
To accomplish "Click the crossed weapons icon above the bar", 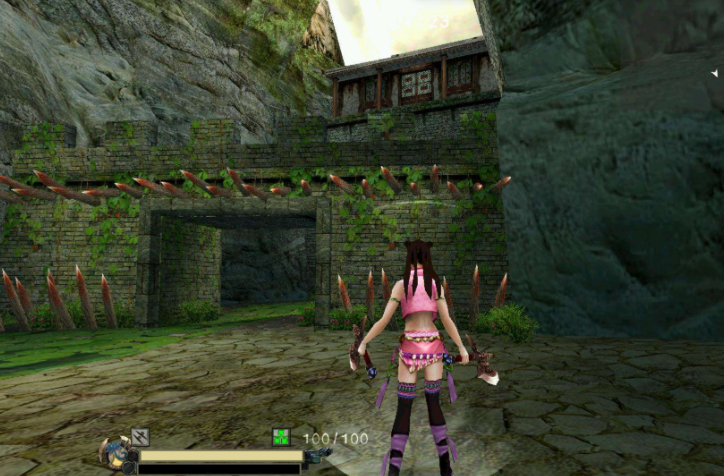I will (x=140, y=437).
